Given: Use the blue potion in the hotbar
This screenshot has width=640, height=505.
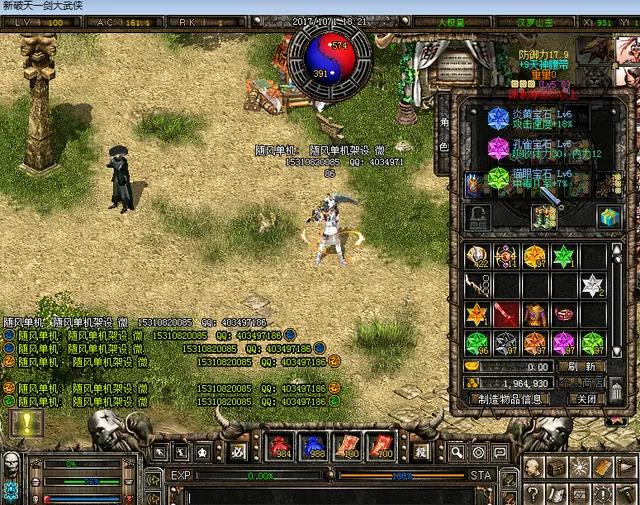Looking at the screenshot, I should [313, 446].
